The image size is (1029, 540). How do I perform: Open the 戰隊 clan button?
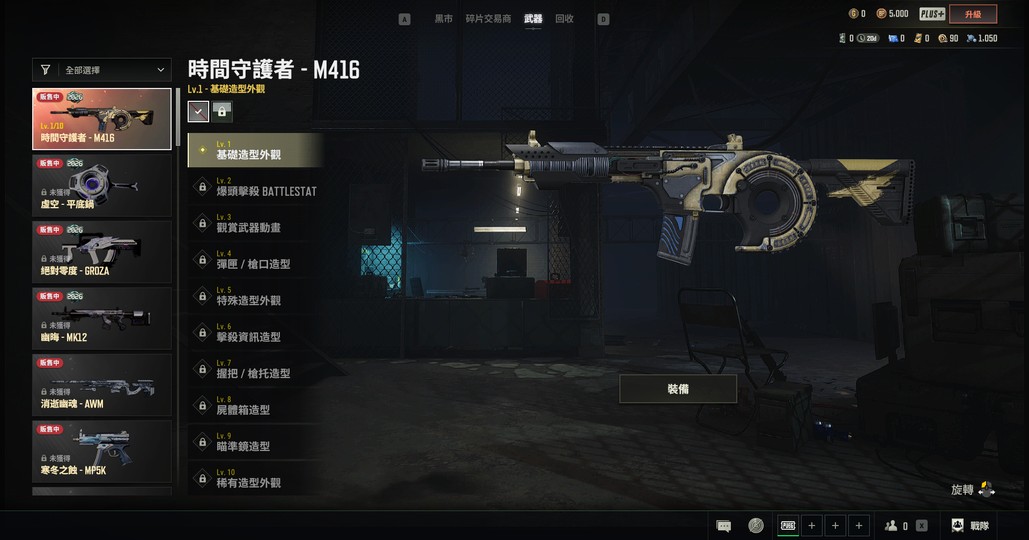970,525
